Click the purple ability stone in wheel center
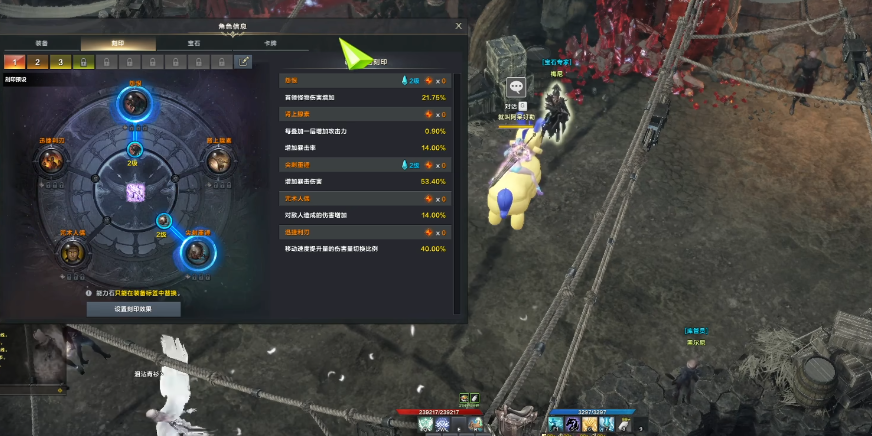 pyautogui.click(x=134, y=191)
